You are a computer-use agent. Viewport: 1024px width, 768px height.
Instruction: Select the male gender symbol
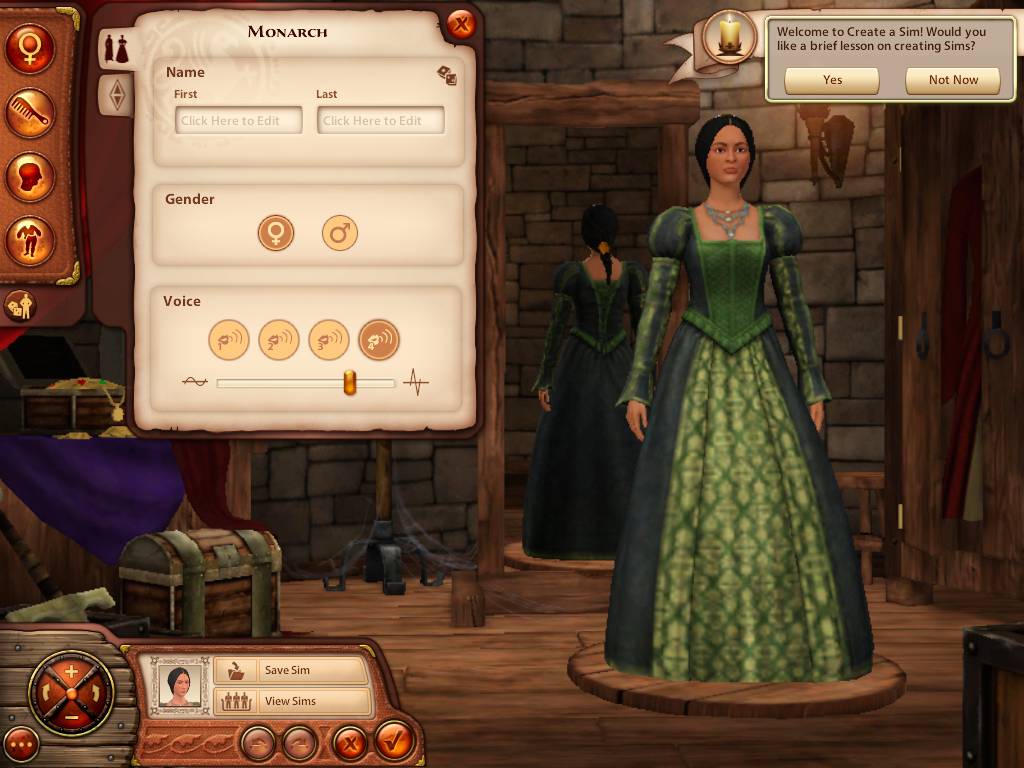[340, 234]
